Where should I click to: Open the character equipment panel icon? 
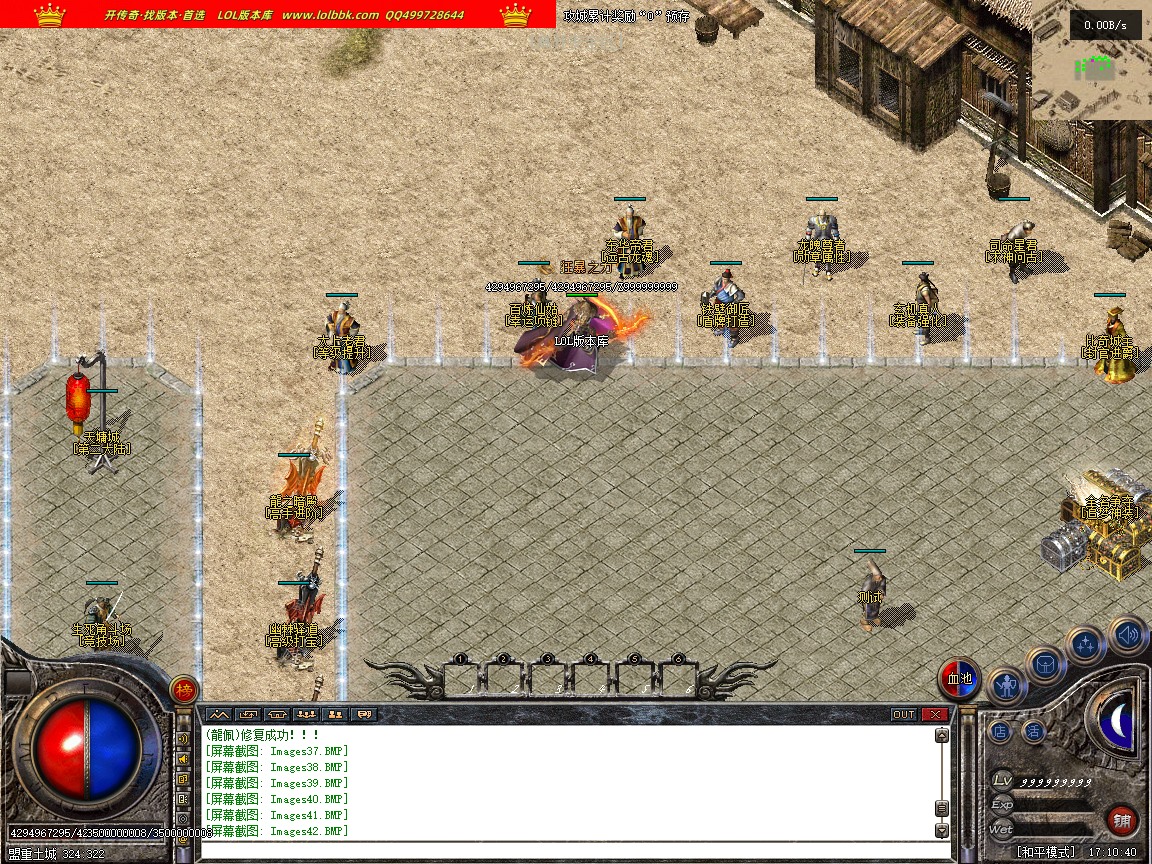pyautogui.click(x=1006, y=687)
